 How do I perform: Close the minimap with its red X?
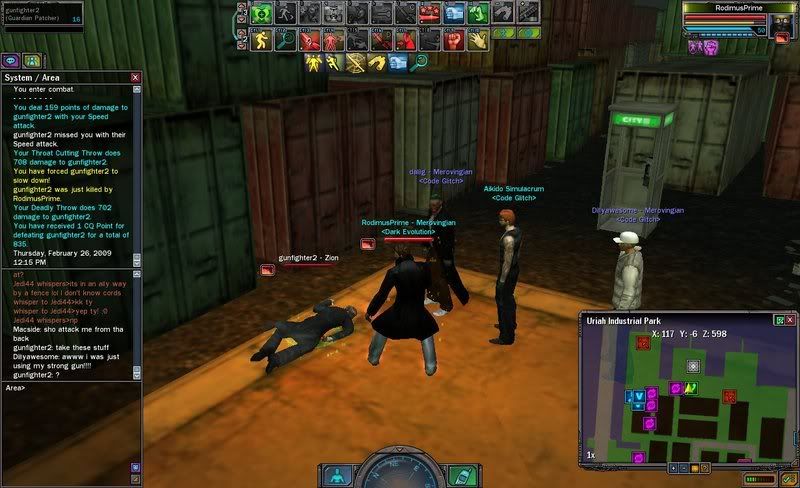(792, 320)
